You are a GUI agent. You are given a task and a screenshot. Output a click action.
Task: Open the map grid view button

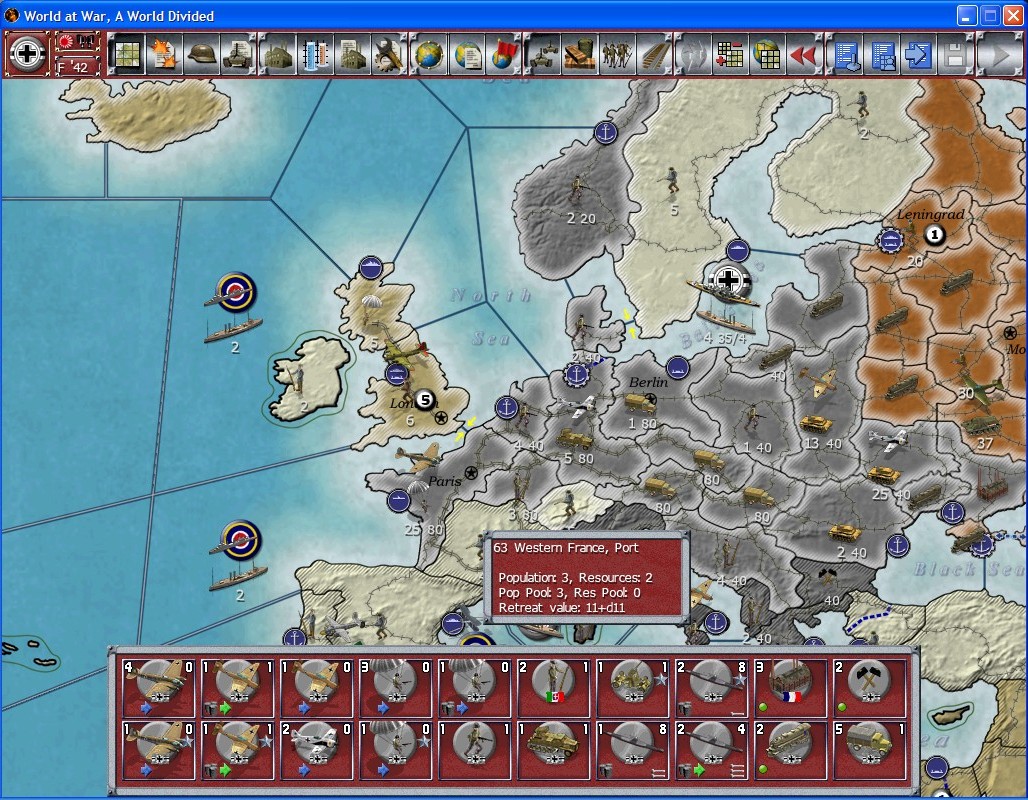127,54
